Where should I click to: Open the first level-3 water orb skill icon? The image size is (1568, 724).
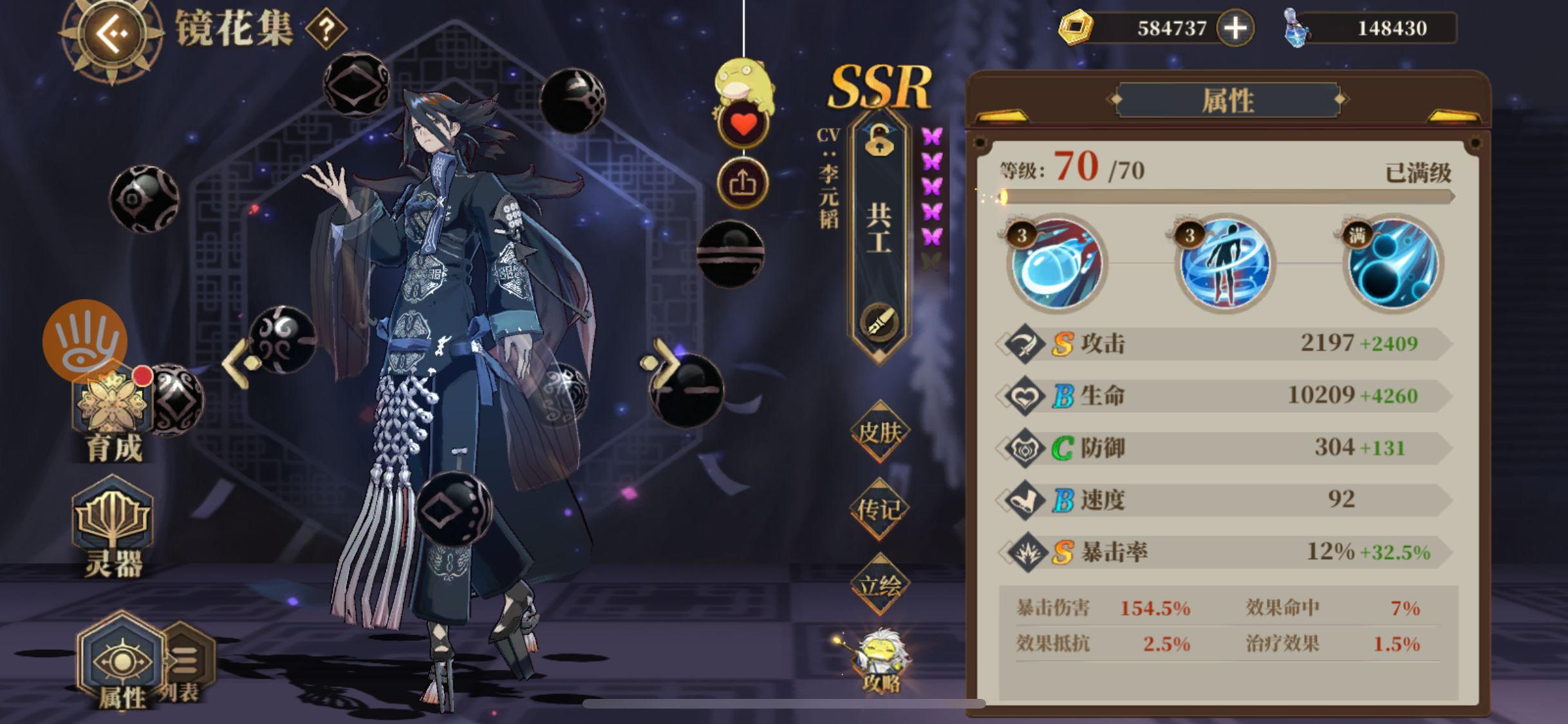pyautogui.click(x=1056, y=267)
